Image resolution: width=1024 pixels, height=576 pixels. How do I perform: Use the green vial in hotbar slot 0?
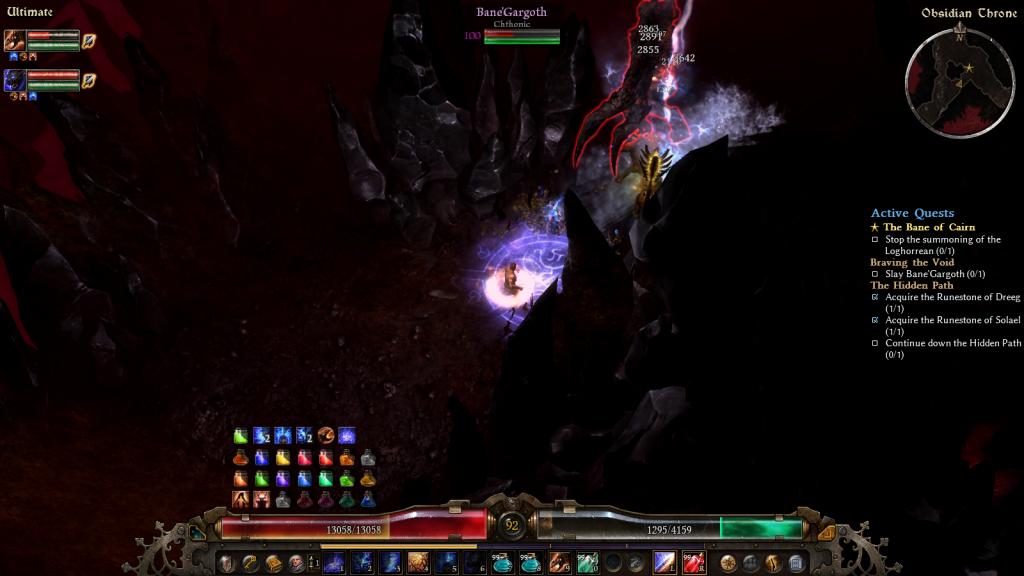click(587, 562)
